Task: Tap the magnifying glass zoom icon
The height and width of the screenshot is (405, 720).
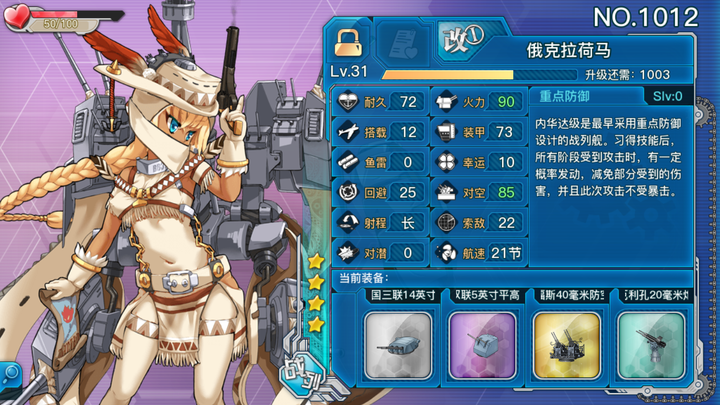Action: [10, 374]
